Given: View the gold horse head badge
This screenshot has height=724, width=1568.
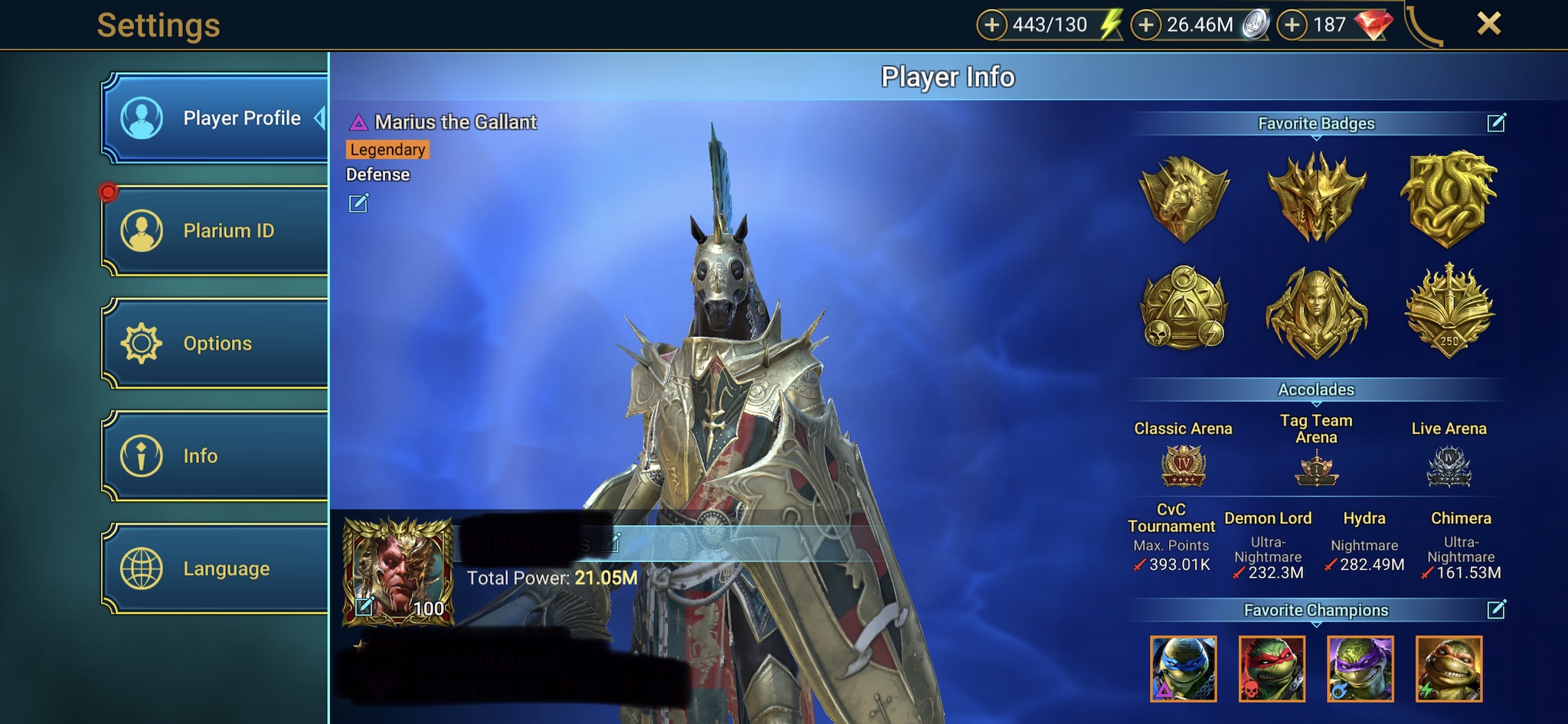Looking at the screenshot, I should (1184, 198).
